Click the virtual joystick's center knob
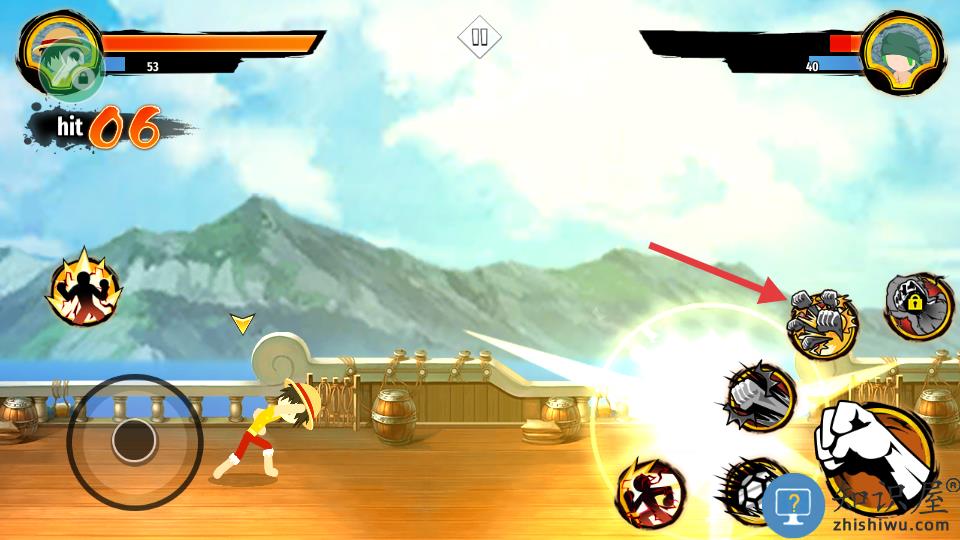 pos(134,440)
